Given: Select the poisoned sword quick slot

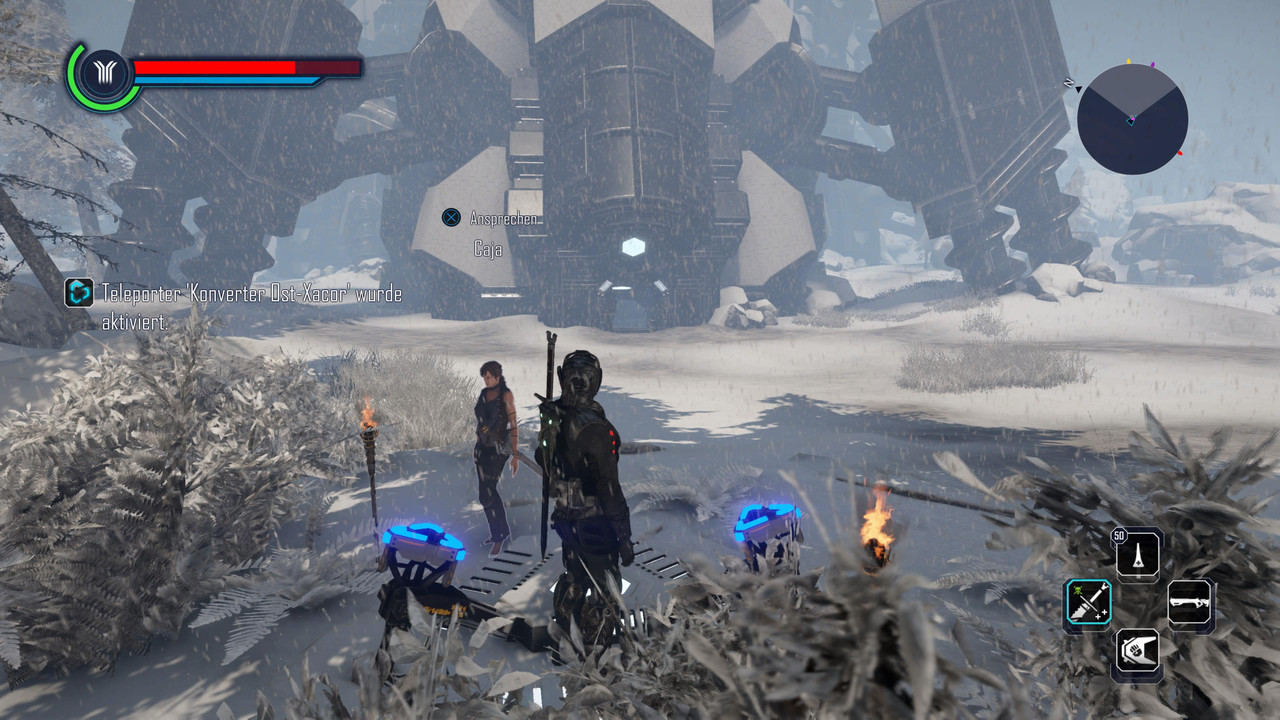Looking at the screenshot, I should (1087, 605).
